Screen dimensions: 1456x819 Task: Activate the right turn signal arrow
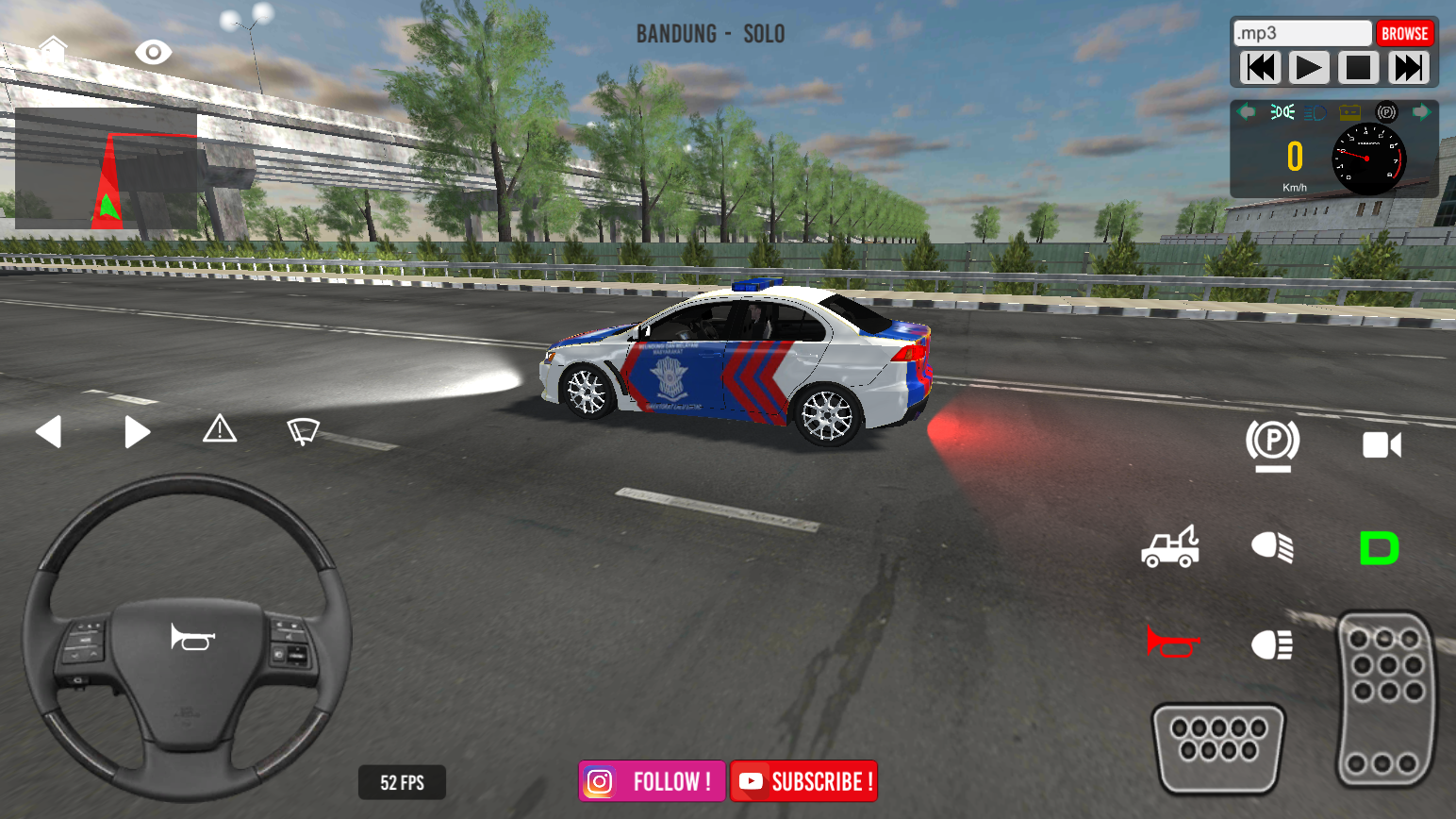pos(137,432)
